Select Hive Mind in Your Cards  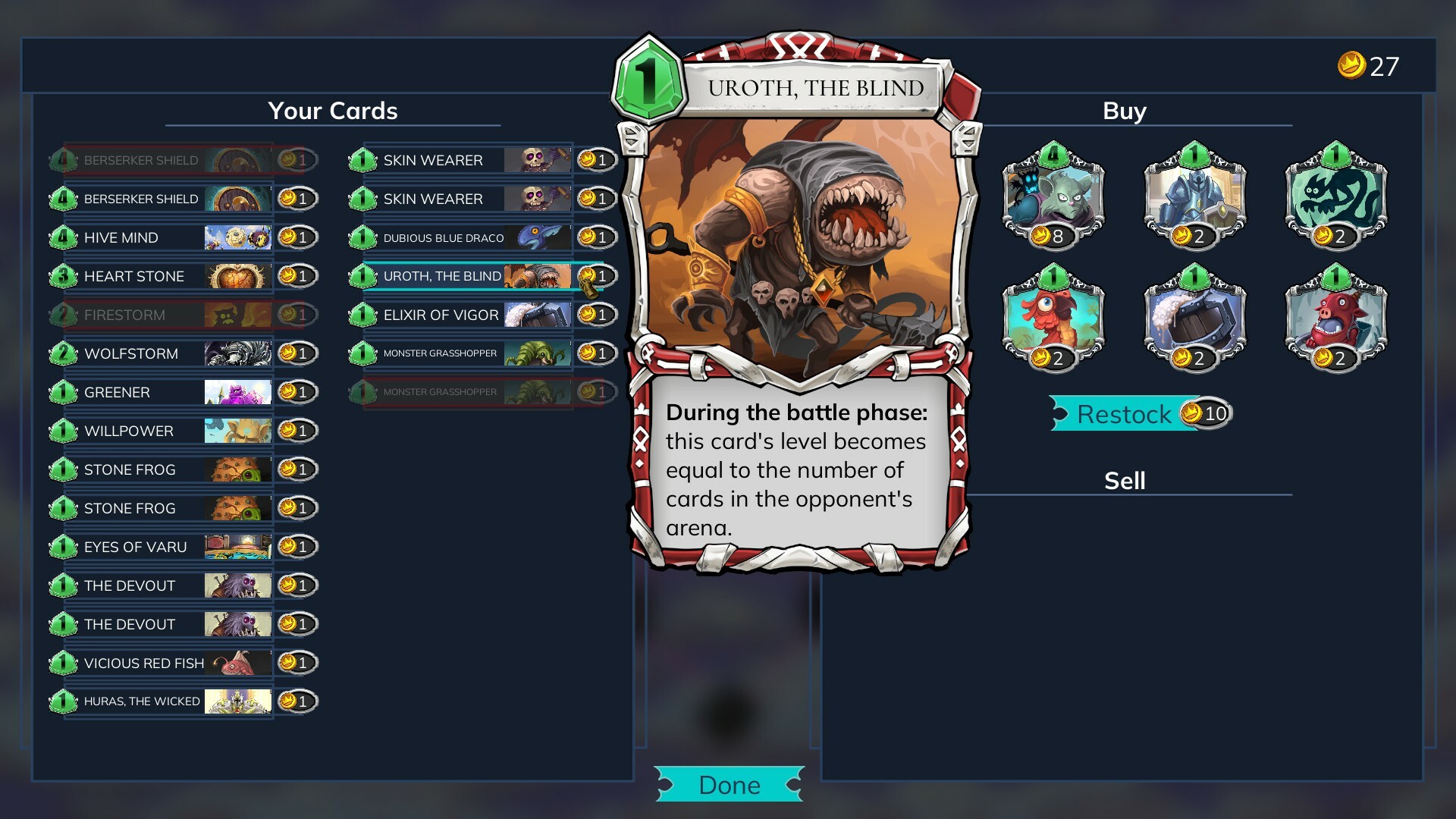[152, 237]
